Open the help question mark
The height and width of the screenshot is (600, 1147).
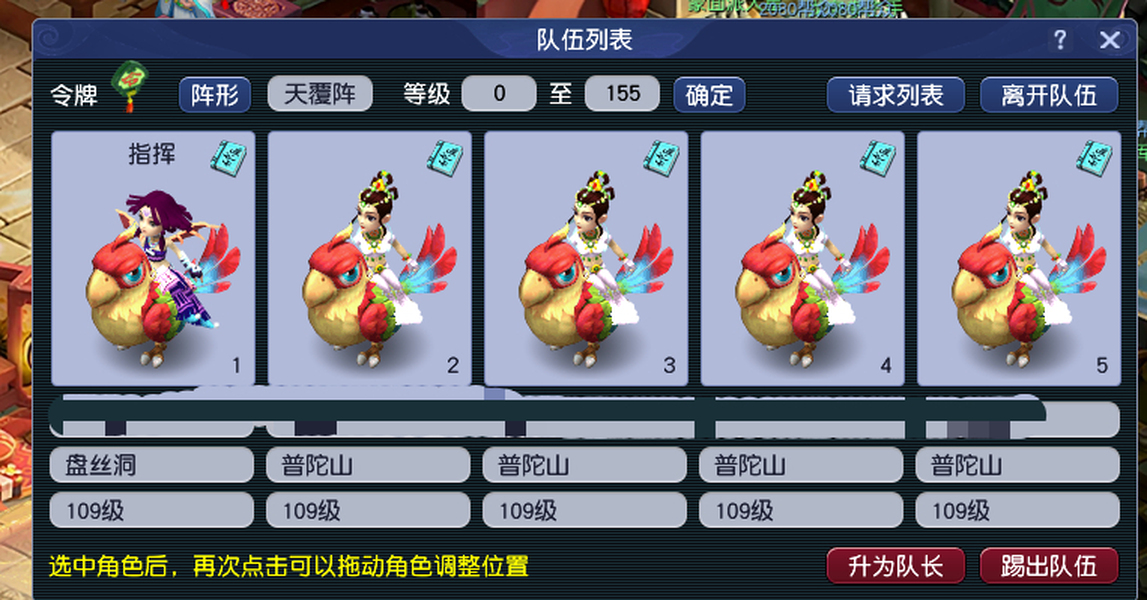click(1060, 40)
